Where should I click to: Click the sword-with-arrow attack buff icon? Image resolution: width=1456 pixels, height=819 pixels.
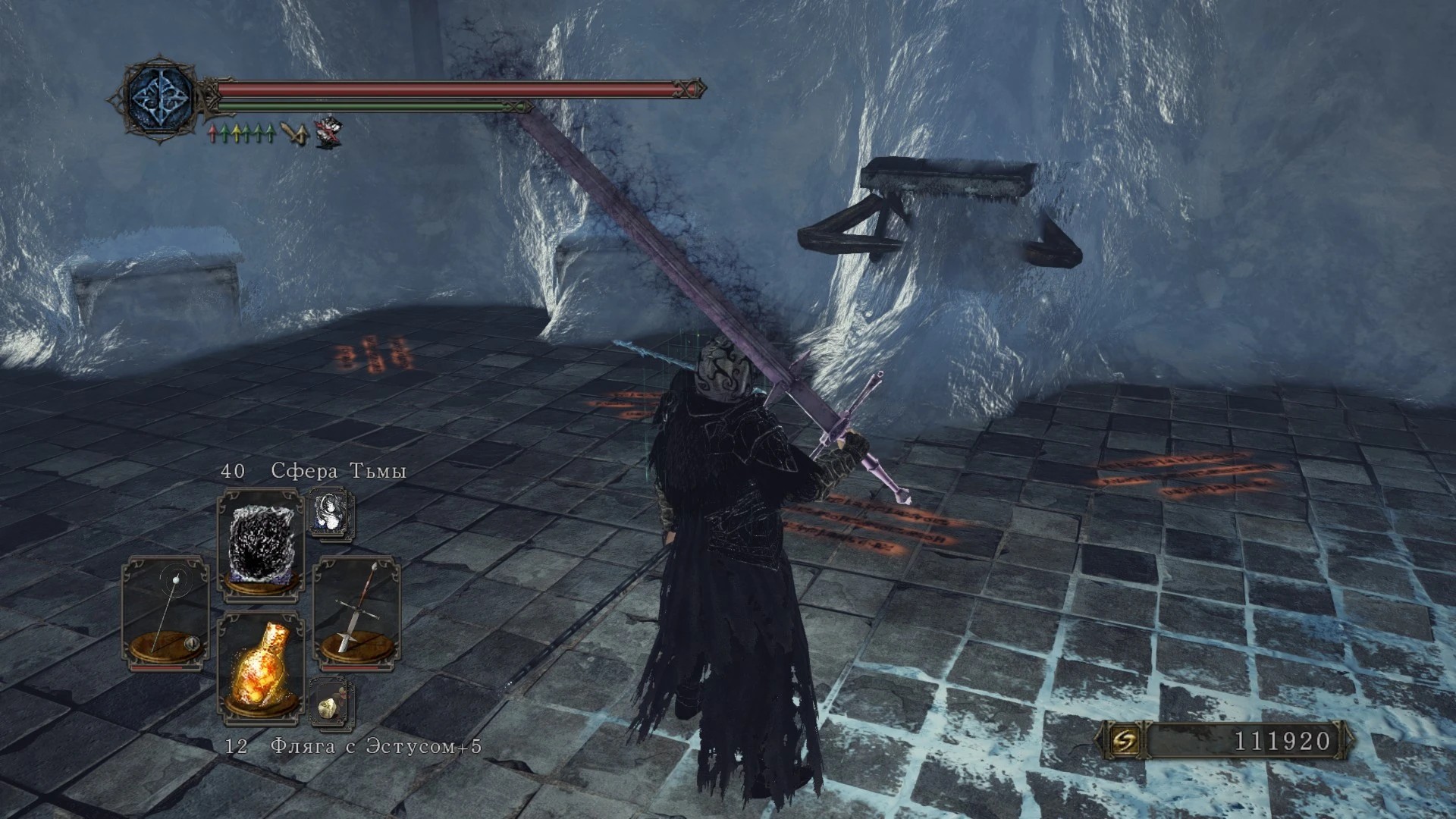click(x=294, y=133)
